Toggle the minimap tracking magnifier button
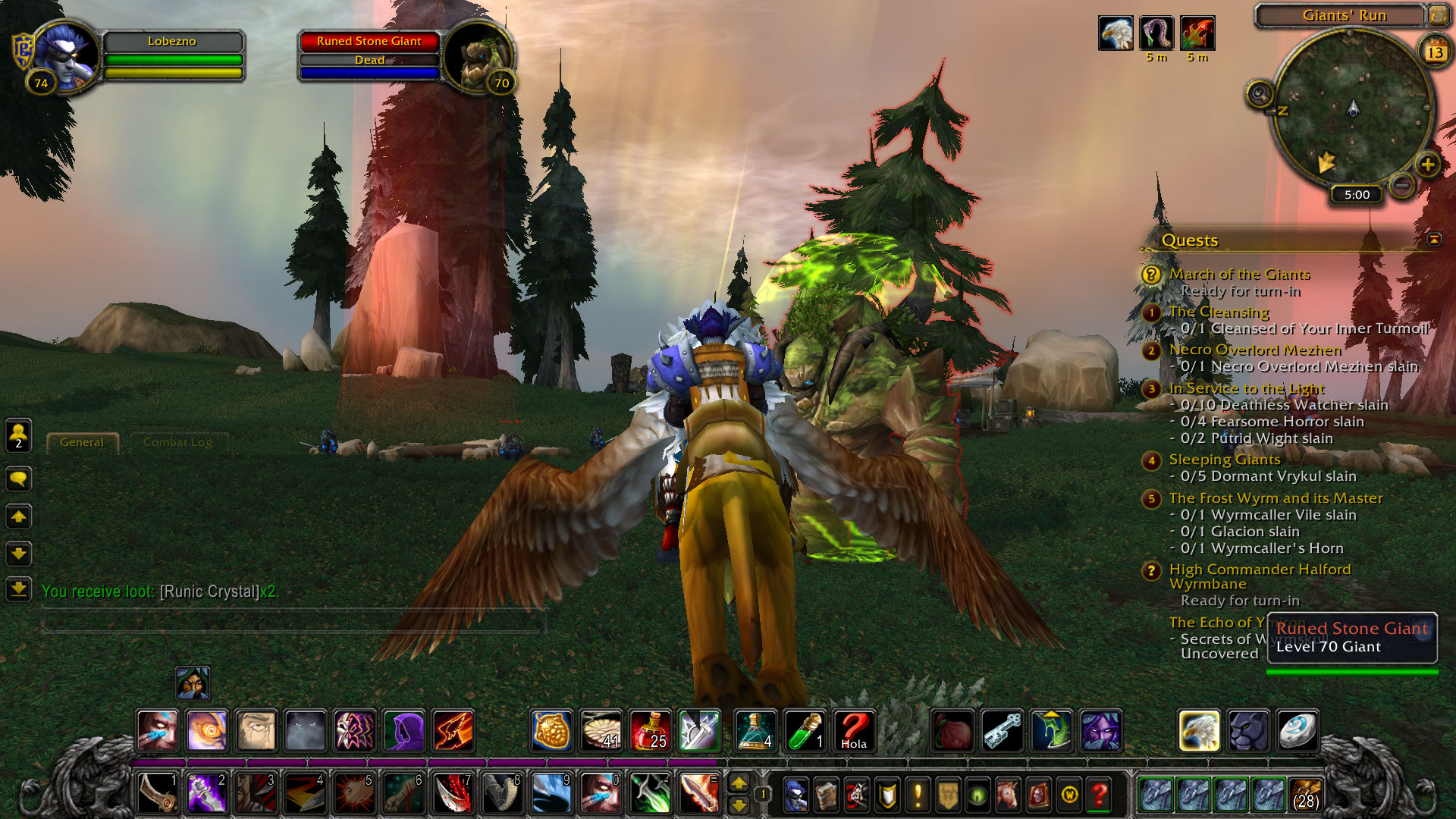 point(1260,95)
